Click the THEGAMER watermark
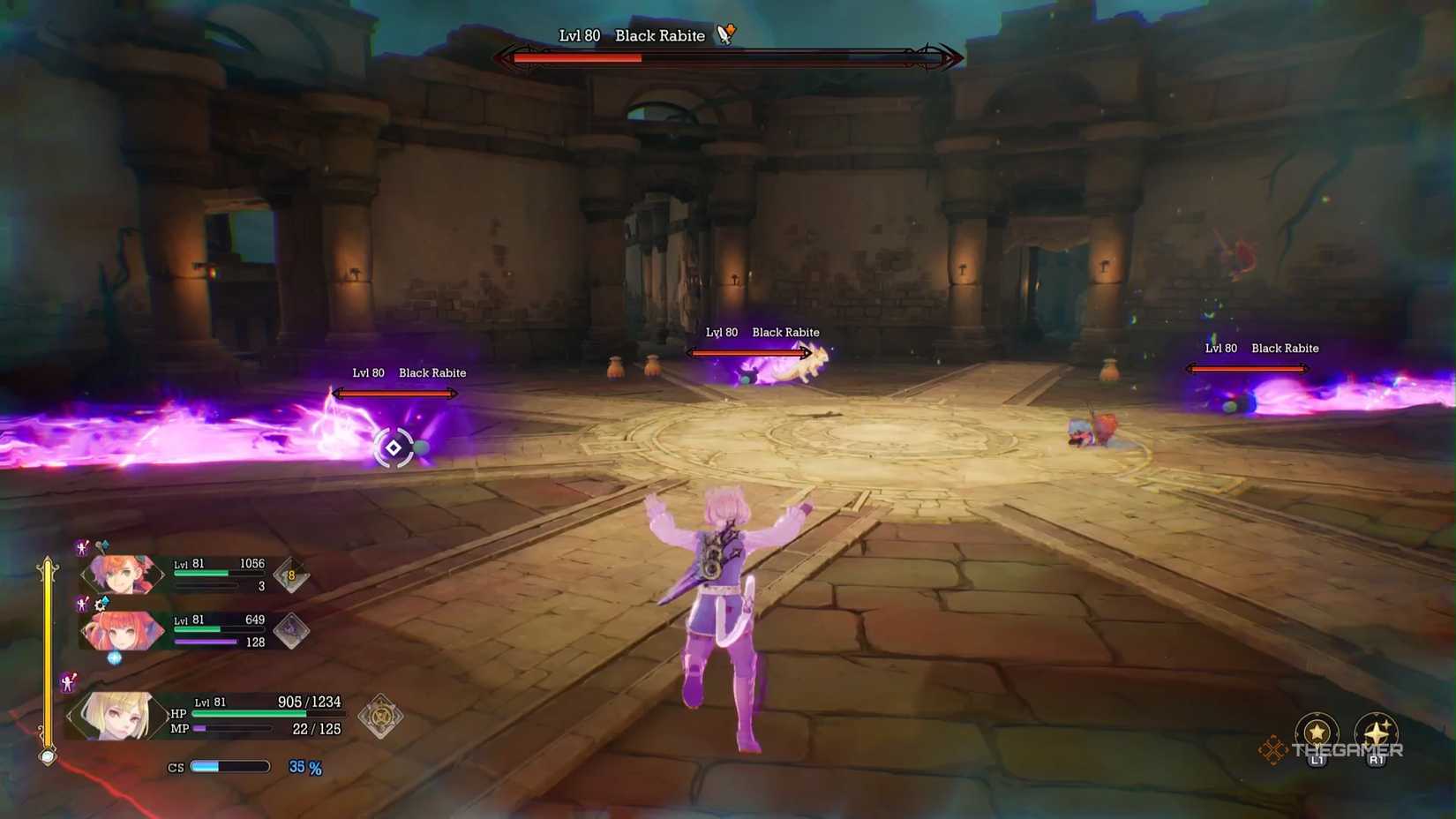Screen dimensions: 1456x819 1347,750
